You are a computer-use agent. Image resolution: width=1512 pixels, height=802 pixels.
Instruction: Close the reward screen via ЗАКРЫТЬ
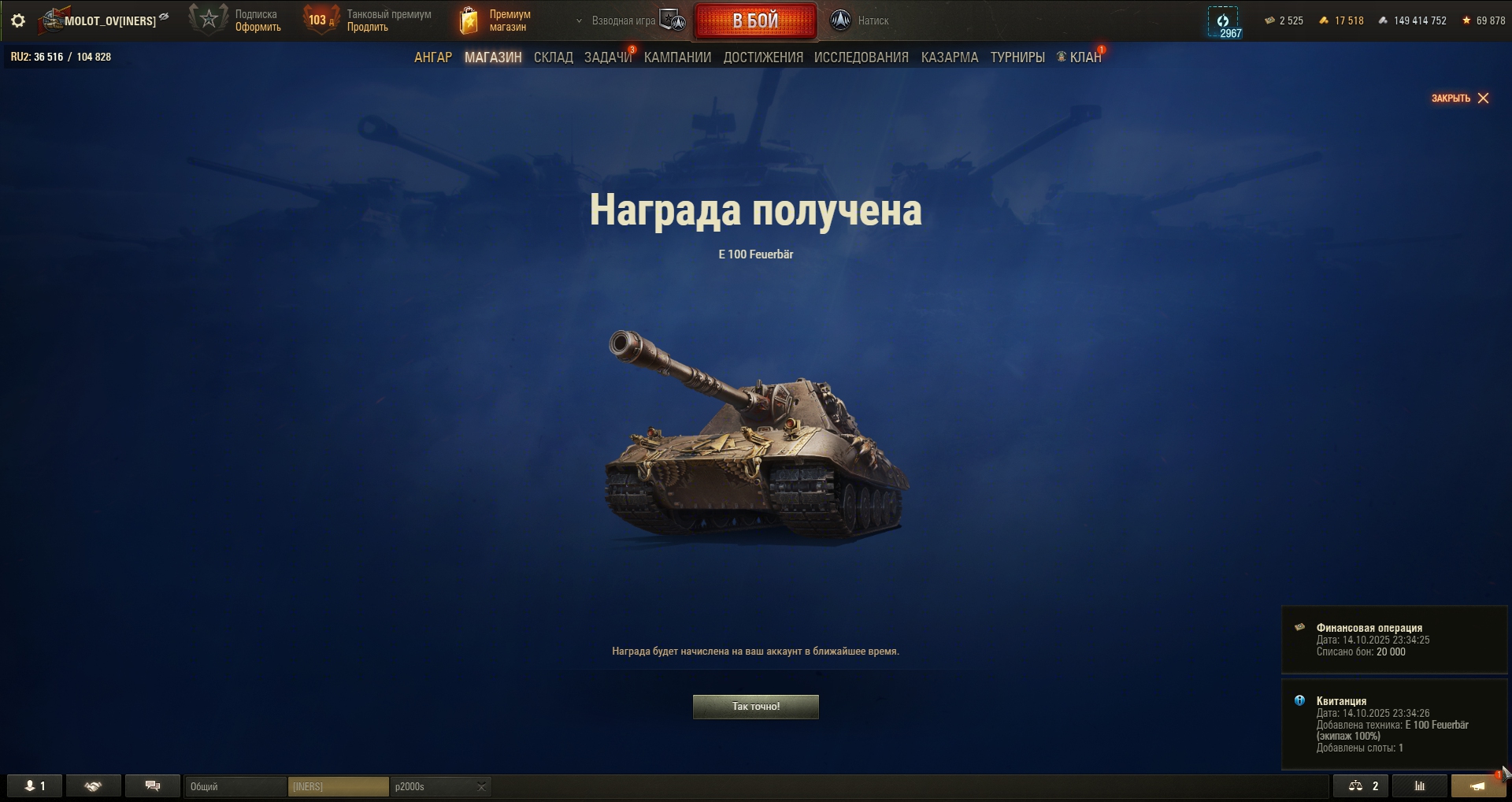(x=1460, y=98)
